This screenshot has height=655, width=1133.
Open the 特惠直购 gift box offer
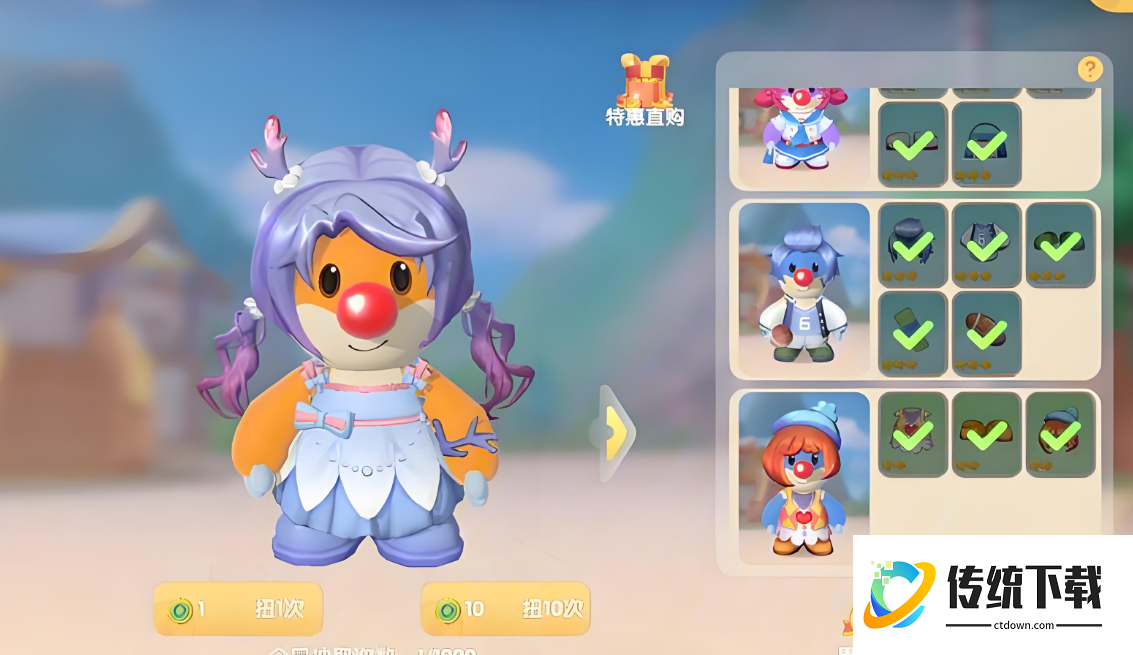click(x=645, y=90)
